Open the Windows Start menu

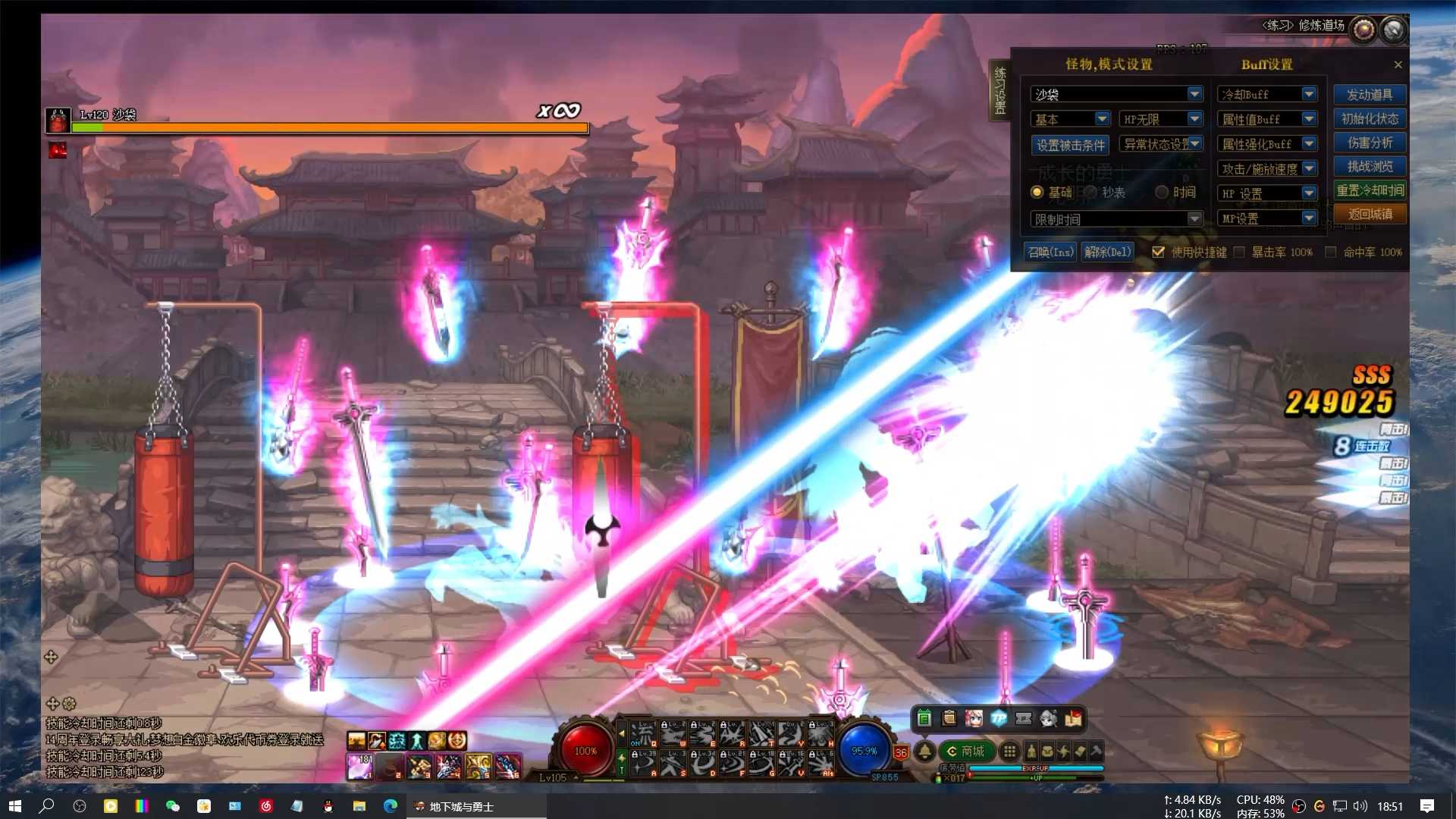(x=14, y=806)
